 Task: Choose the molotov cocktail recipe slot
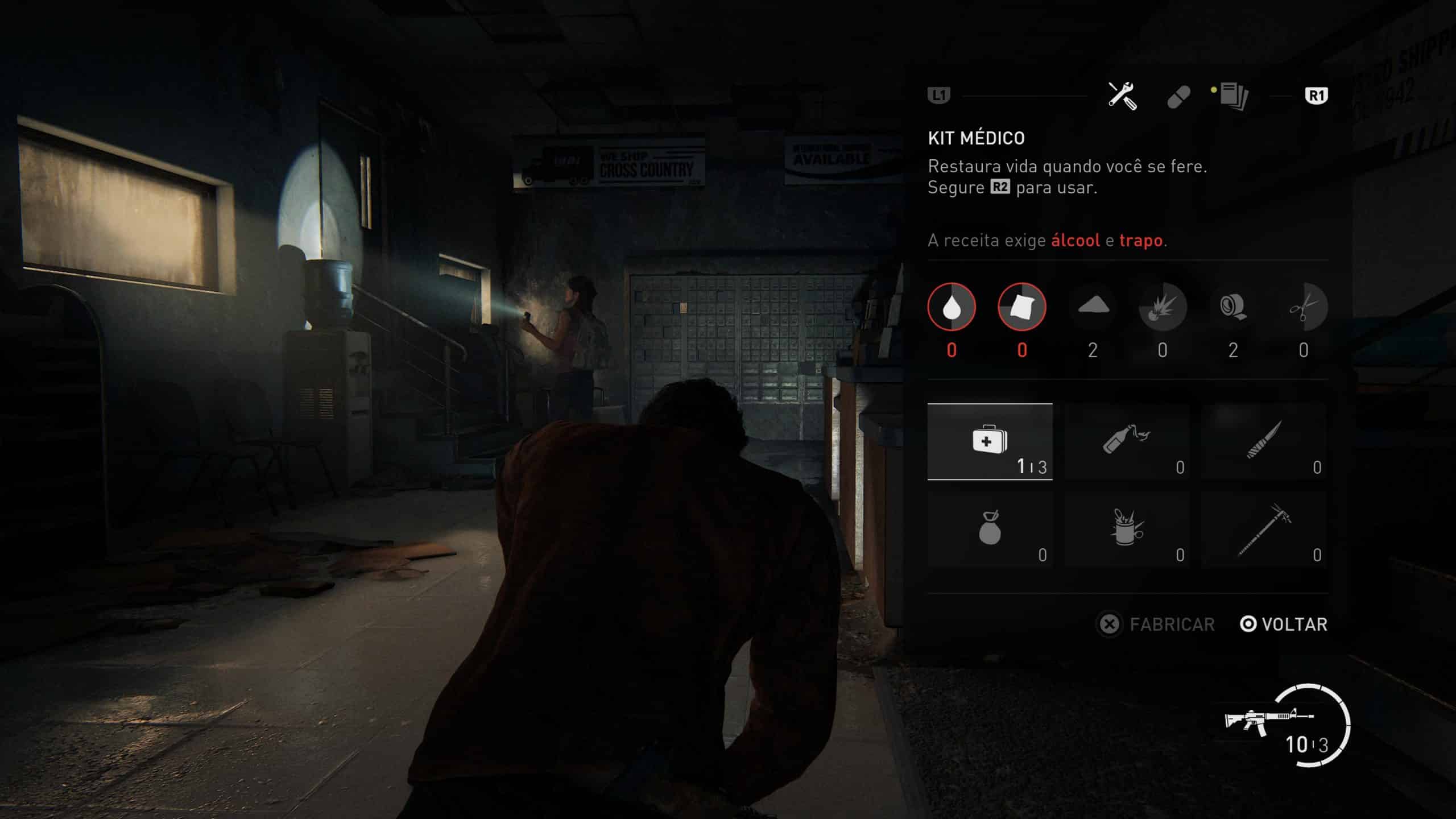[x=1127, y=441]
